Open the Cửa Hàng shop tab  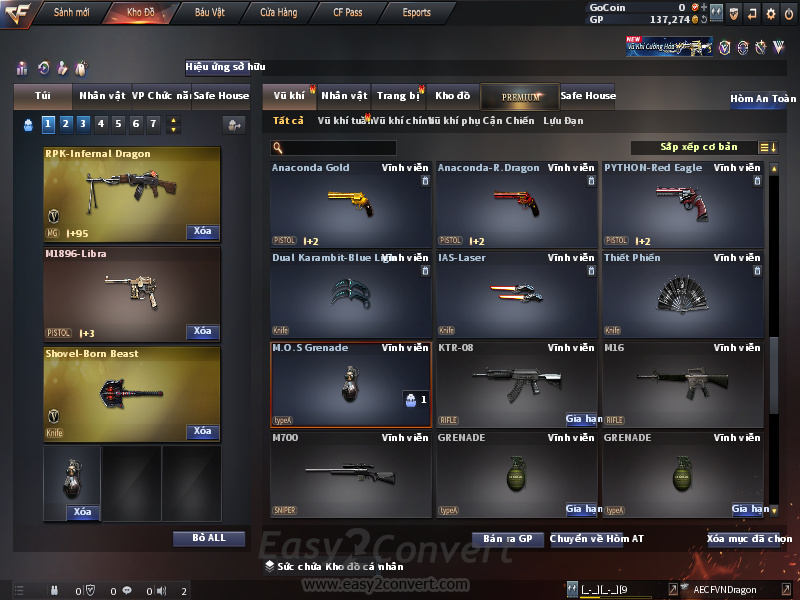pyautogui.click(x=278, y=13)
